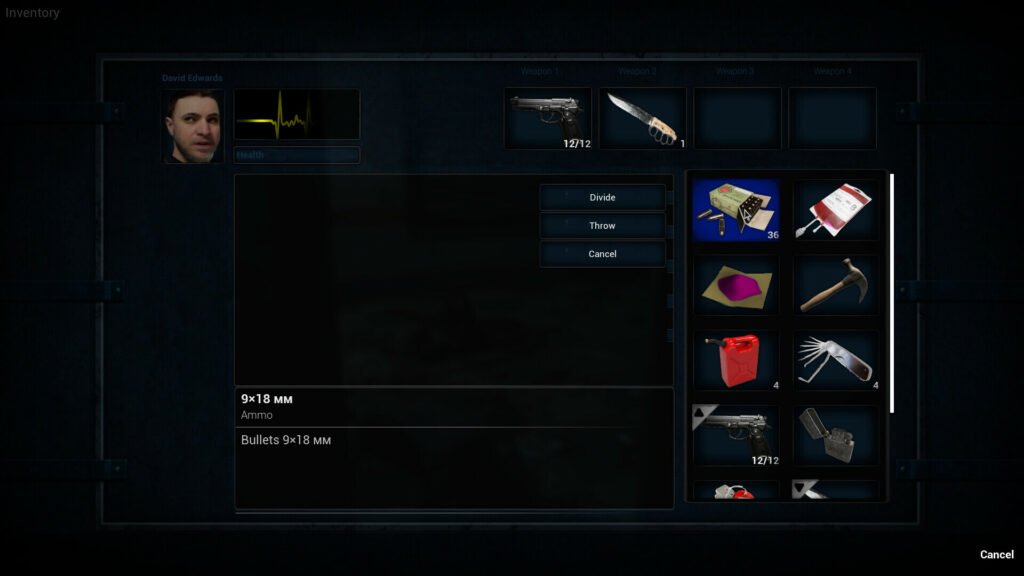The width and height of the screenshot is (1024, 576).
Task: Throw away the selected ammo
Action: point(602,226)
